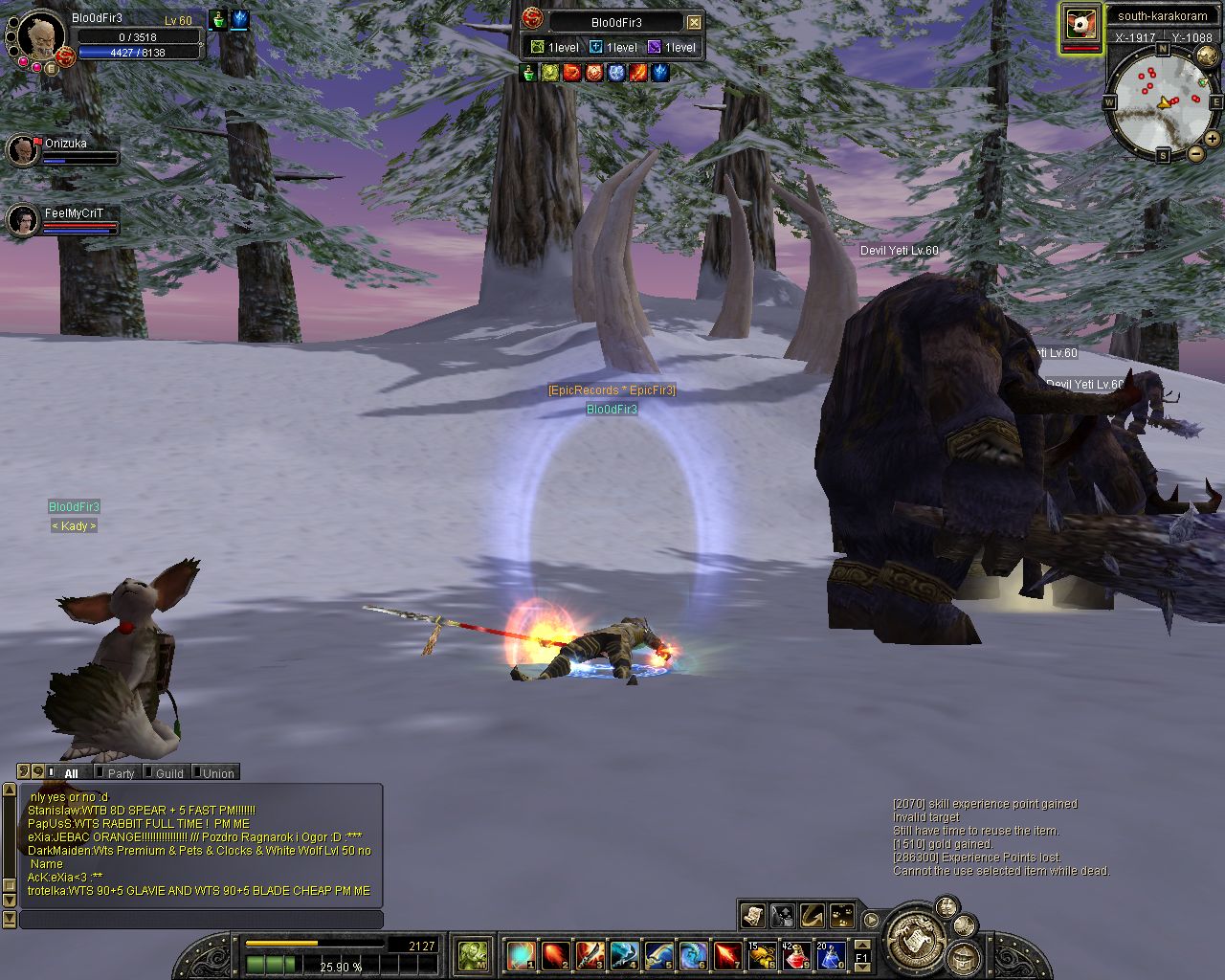Open the world map globe button
This screenshot has height=980, width=1225.
[x=1208, y=55]
